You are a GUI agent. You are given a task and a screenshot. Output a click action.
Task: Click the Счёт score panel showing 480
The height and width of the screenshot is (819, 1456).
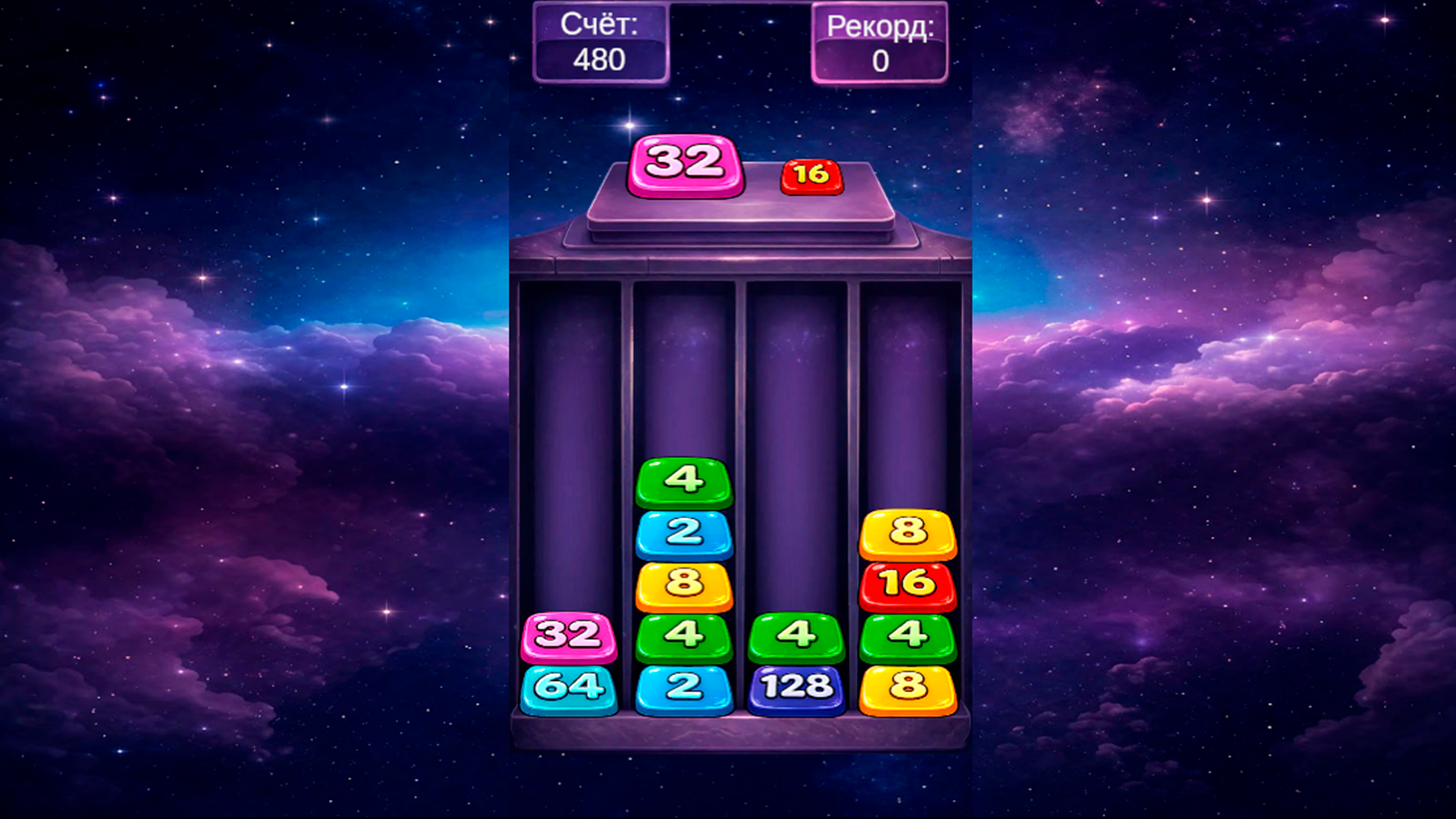[x=601, y=42]
